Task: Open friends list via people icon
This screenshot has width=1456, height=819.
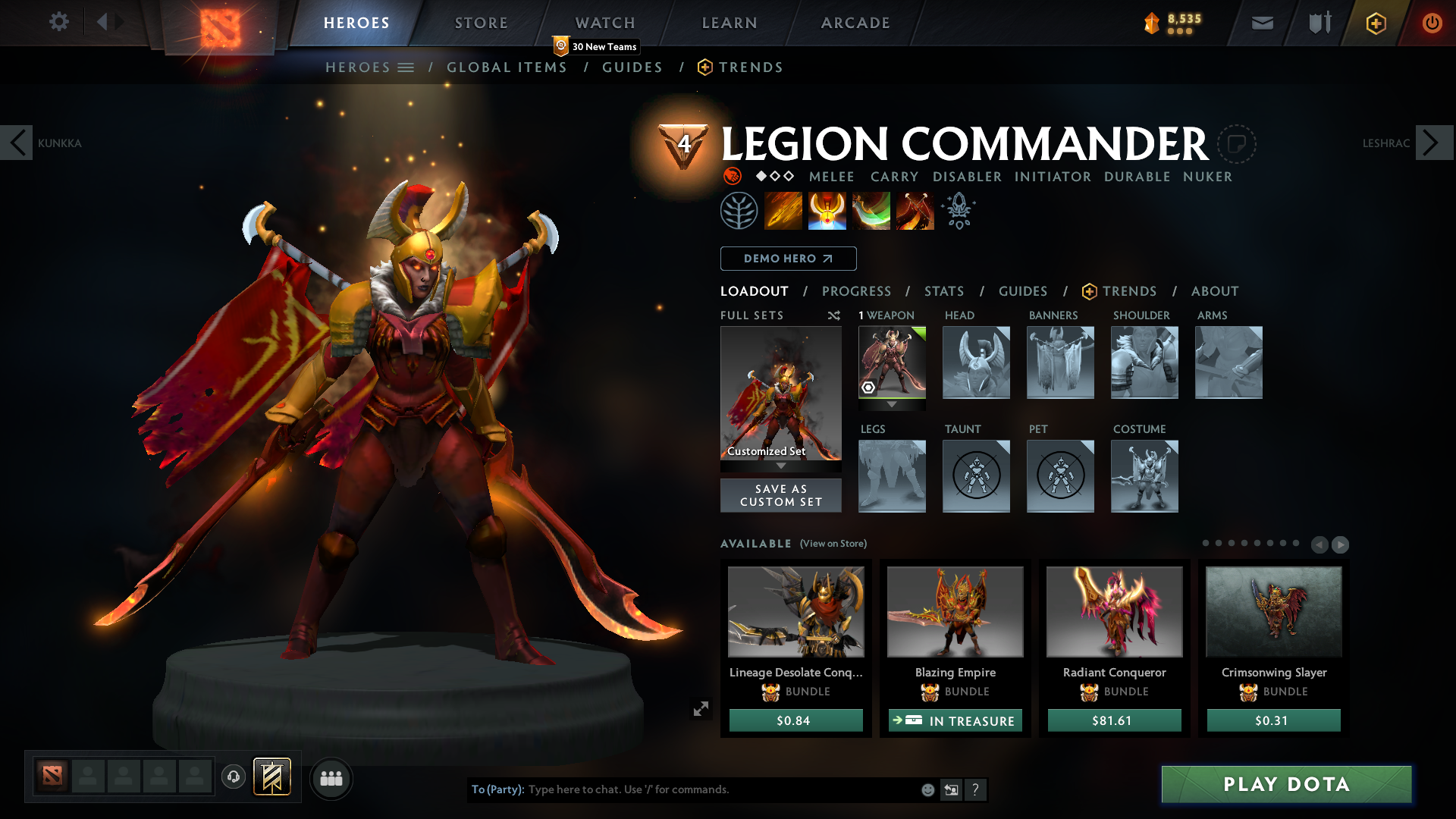Action: tap(331, 778)
